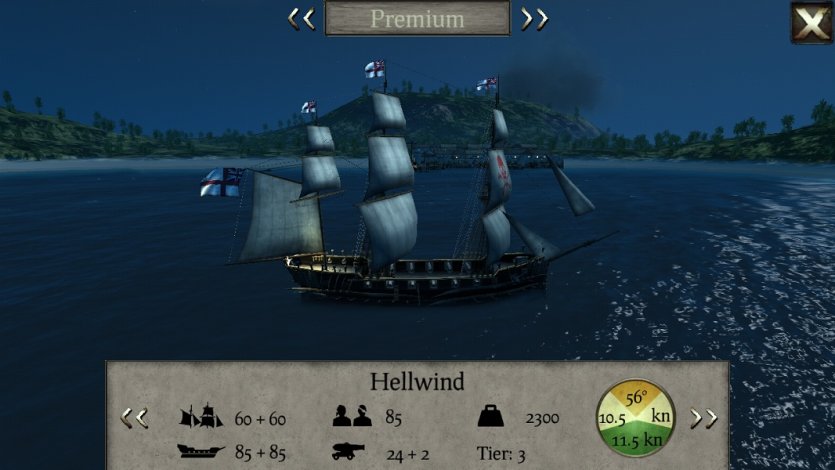
Task: Close the ship viewer with the X button
Action: [811, 22]
